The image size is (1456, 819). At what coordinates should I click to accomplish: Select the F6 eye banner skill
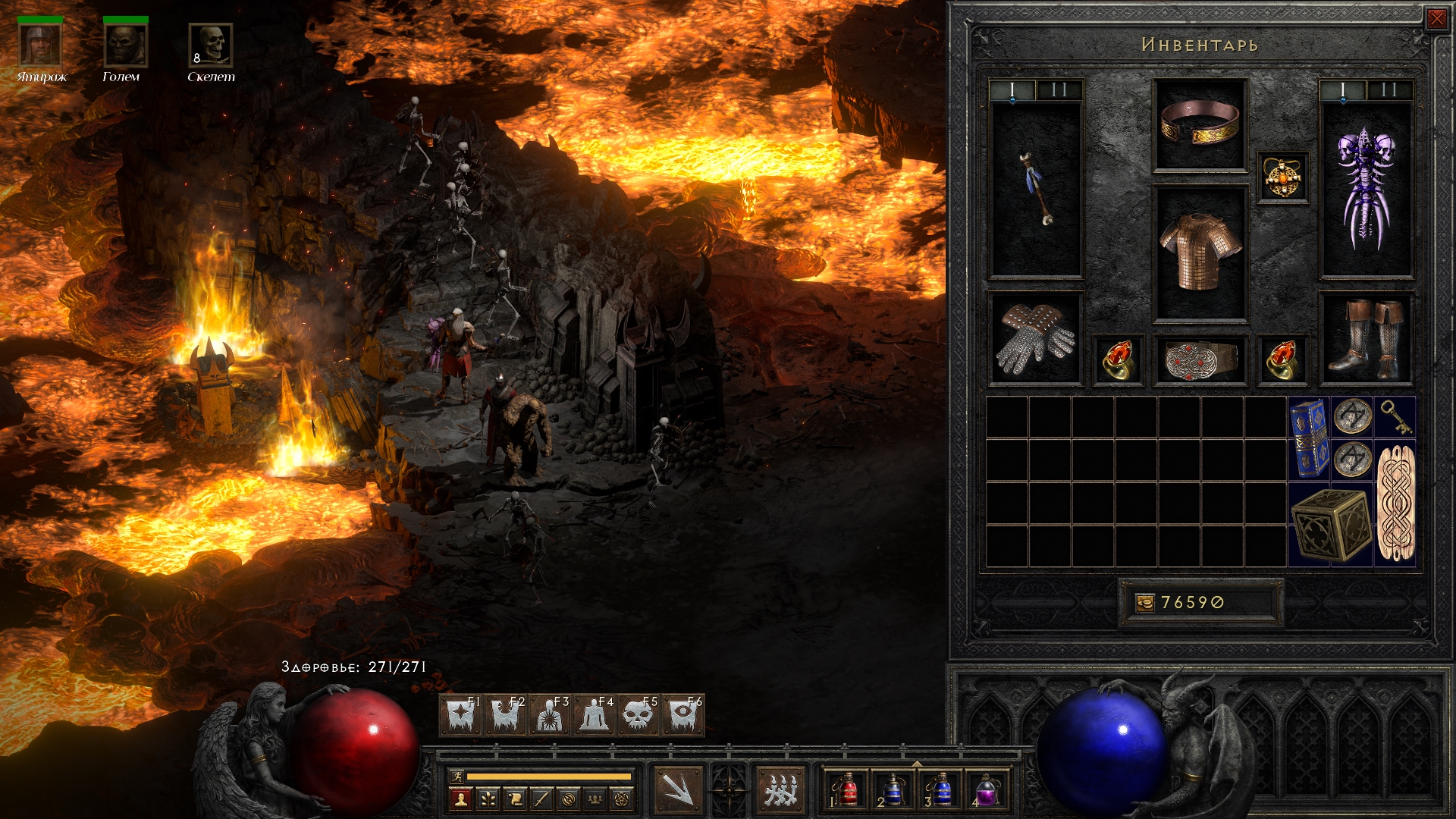683,715
